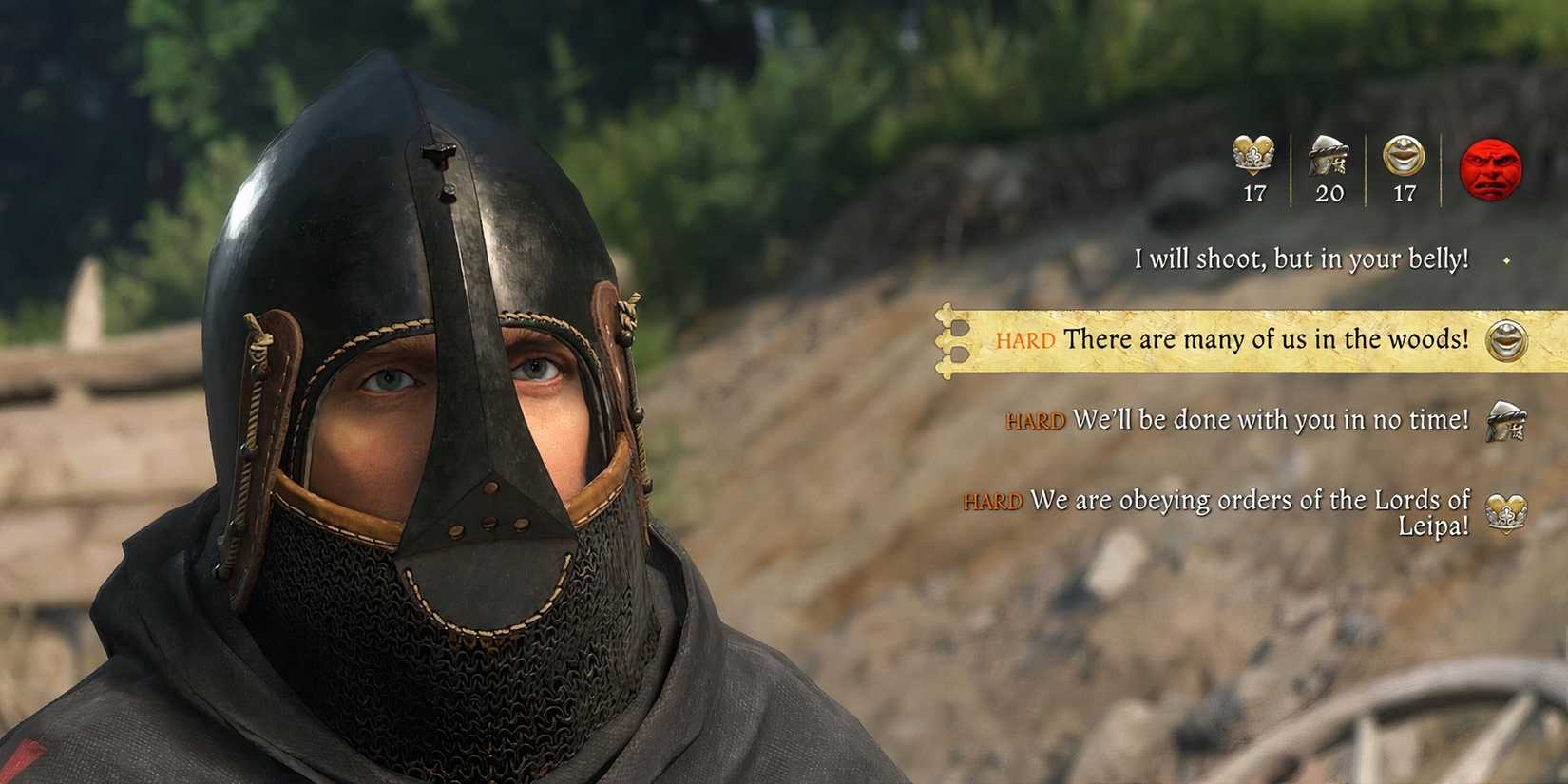The width and height of the screenshot is (1568, 784).
Task: Click the Charisma value showing 17
Action: (1254, 194)
